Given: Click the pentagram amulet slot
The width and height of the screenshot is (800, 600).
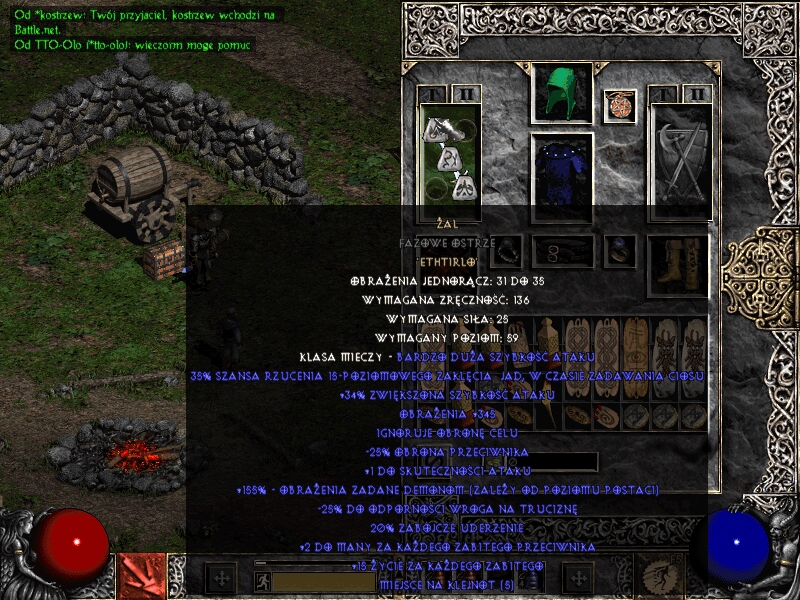Looking at the screenshot, I should pos(620,106).
